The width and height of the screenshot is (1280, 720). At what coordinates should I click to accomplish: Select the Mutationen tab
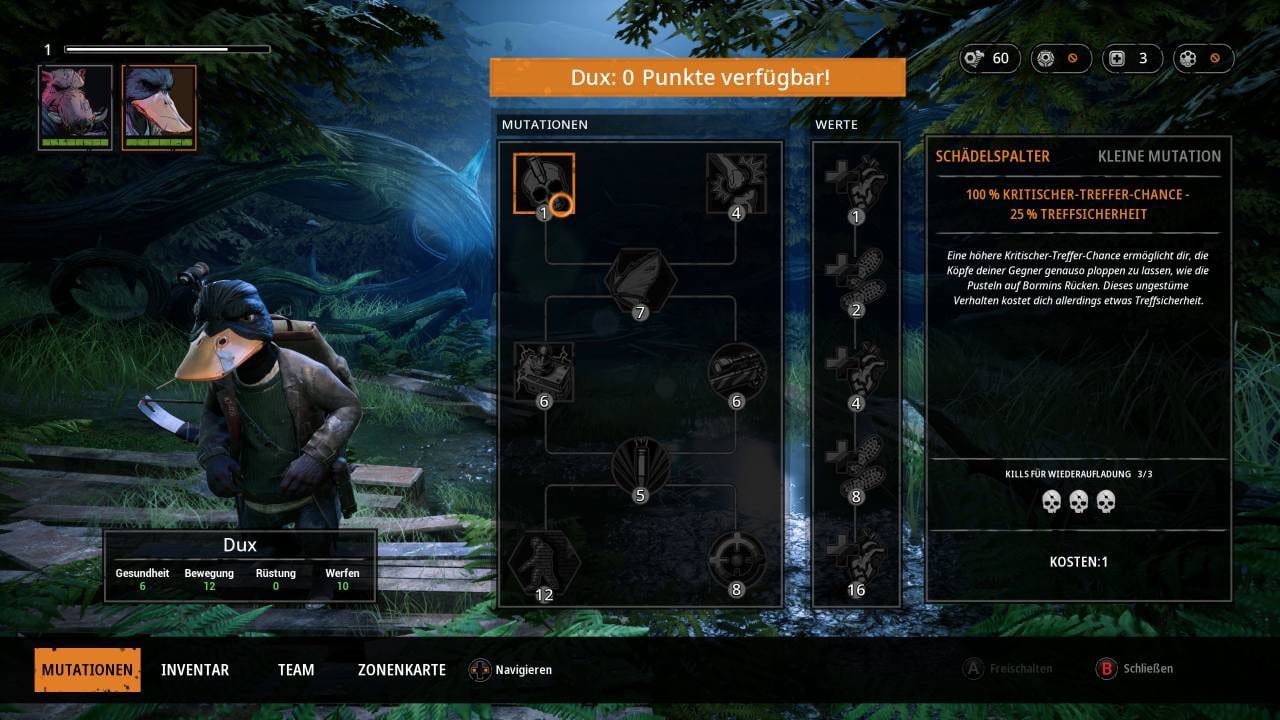[x=87, y=670]
